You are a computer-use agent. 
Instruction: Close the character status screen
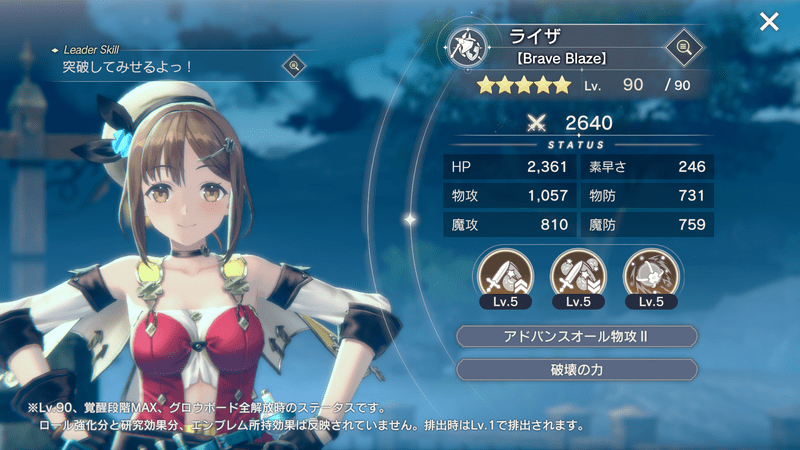(769, 22)
